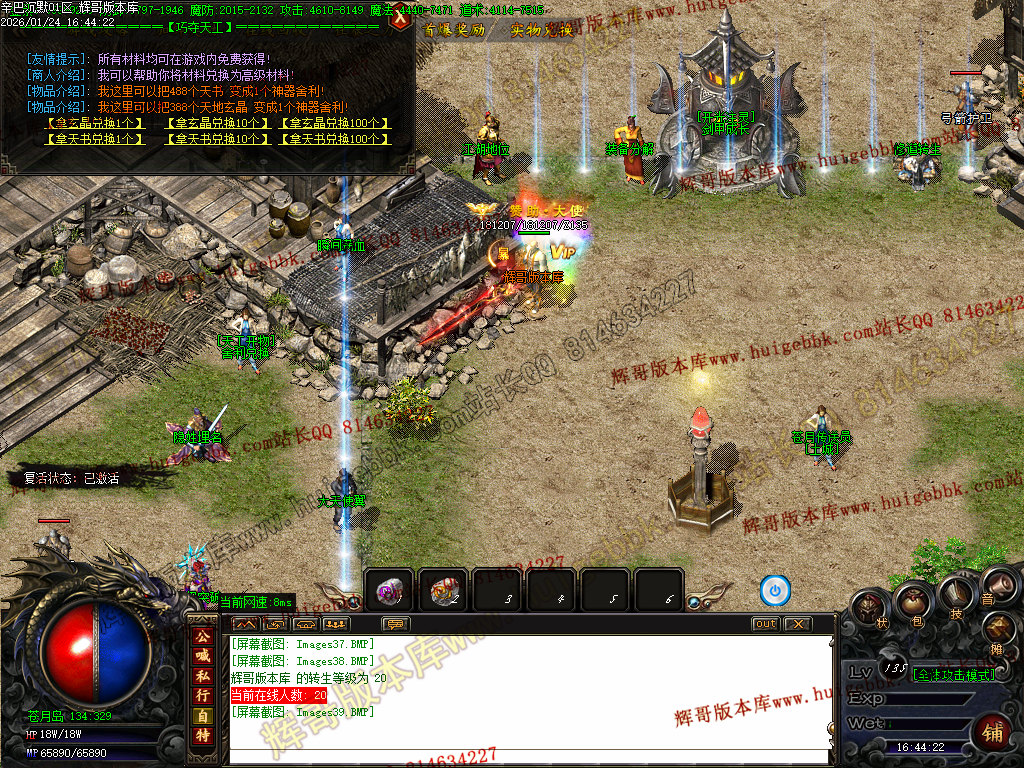Click the blue power button icon
1024x768 pixels.
[x=775, y=591]
